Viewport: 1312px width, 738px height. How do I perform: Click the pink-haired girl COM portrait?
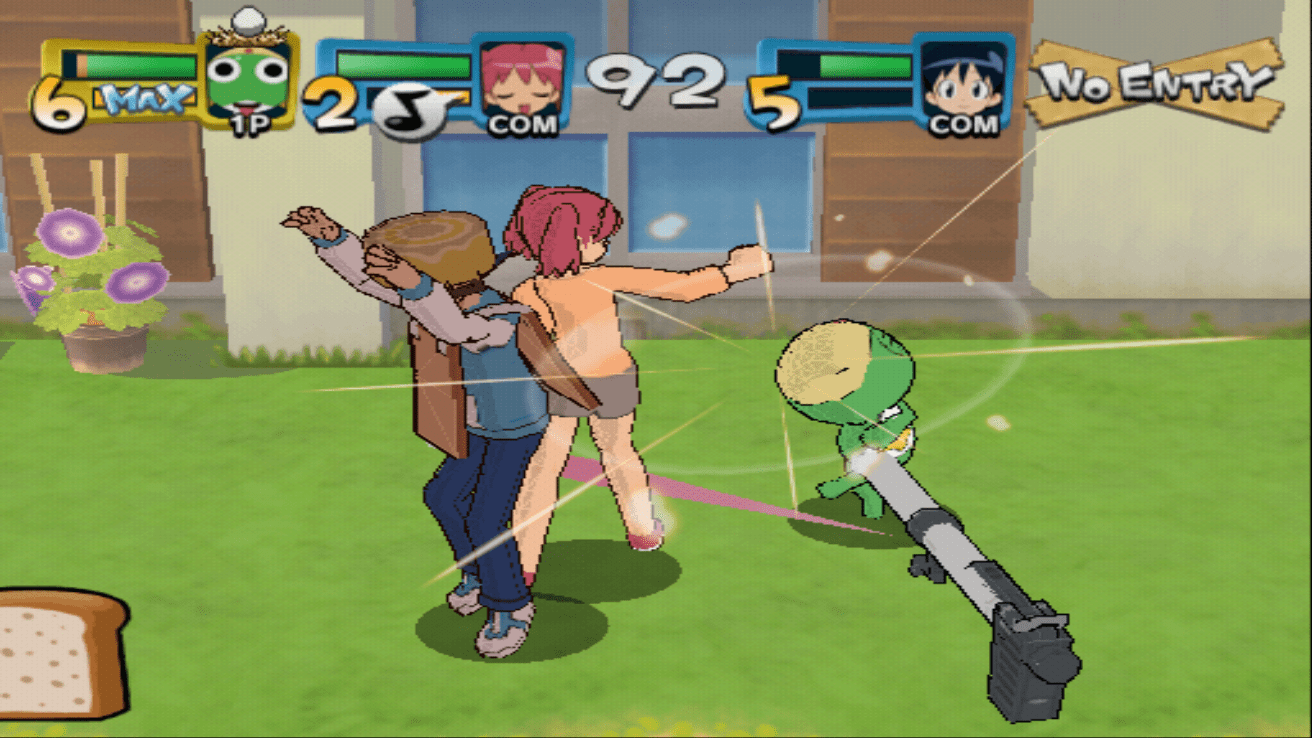pos(521,82)
